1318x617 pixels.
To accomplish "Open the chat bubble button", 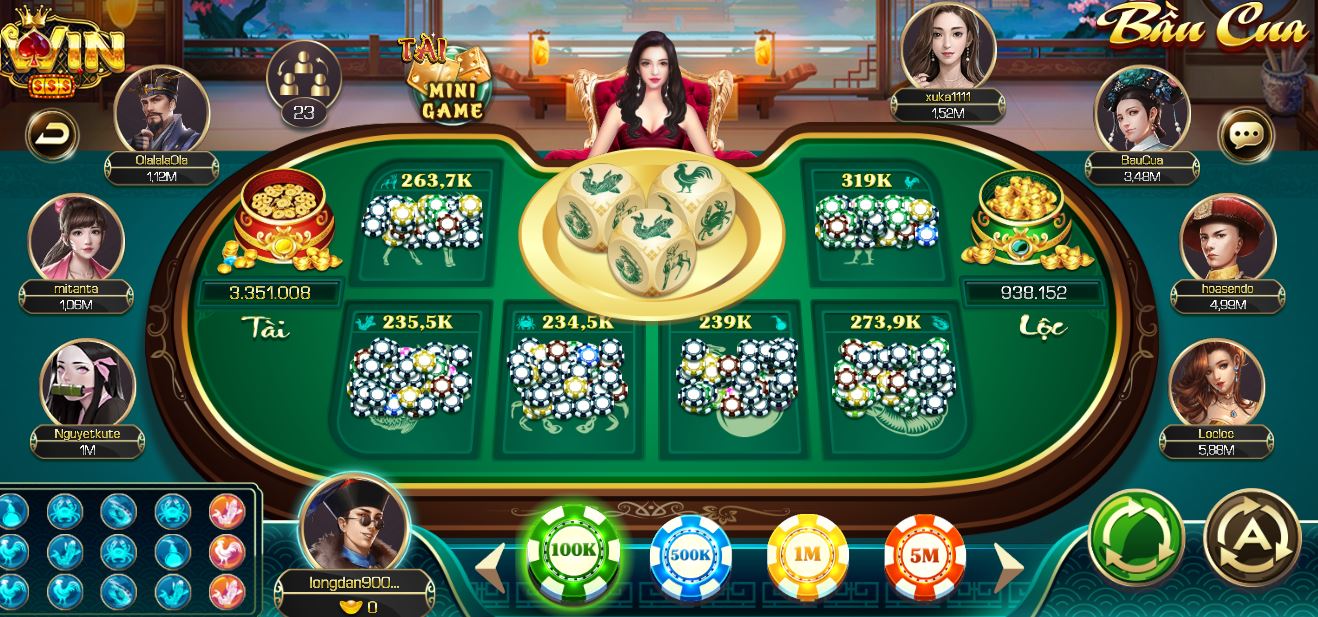I will pyautogui.click(x=1245, y=135).
